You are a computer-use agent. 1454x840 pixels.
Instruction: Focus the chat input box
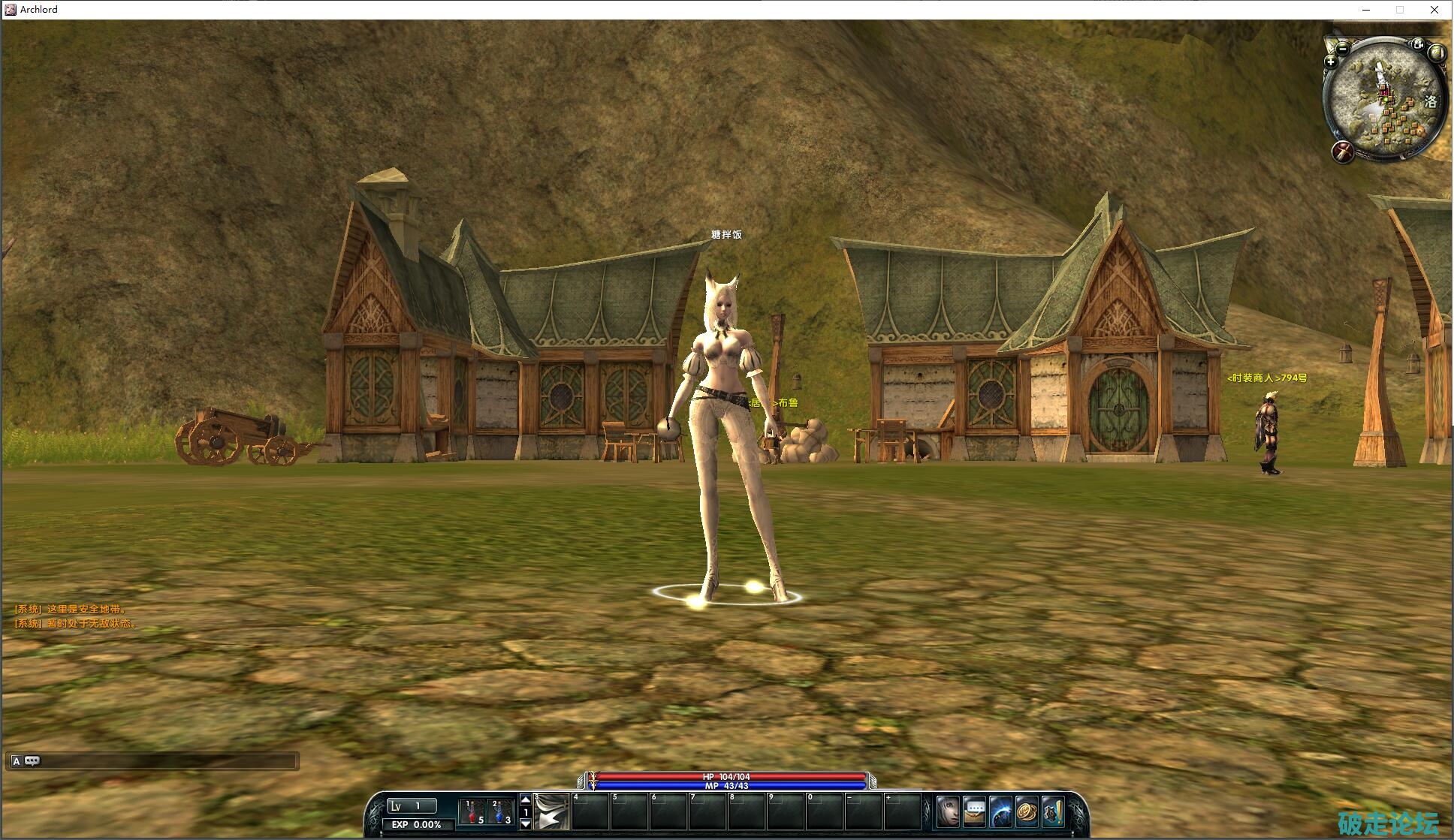pos(167,761)
